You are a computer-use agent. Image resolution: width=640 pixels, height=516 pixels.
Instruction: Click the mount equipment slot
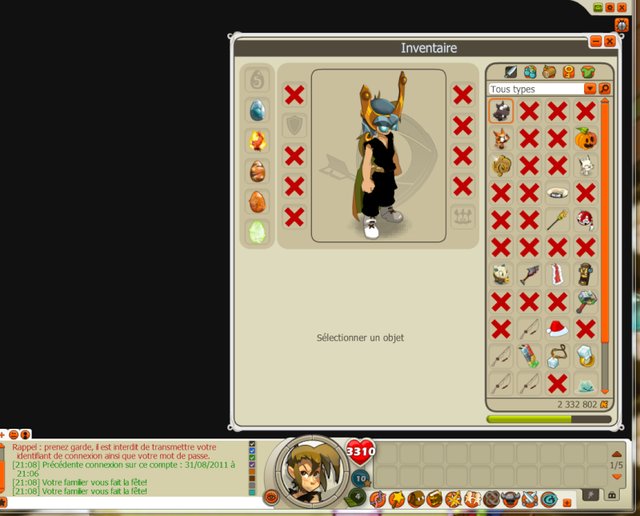click(x=462, y=217)
